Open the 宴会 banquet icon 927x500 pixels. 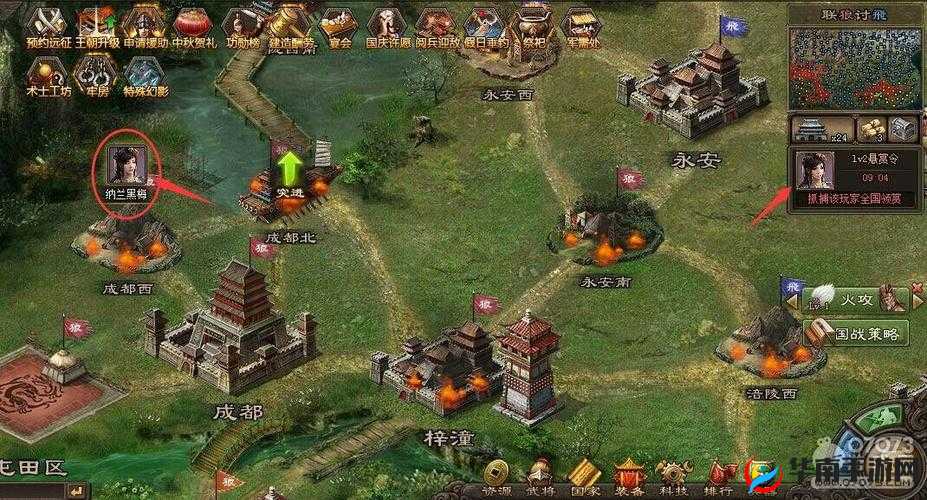tap(340, 24)
